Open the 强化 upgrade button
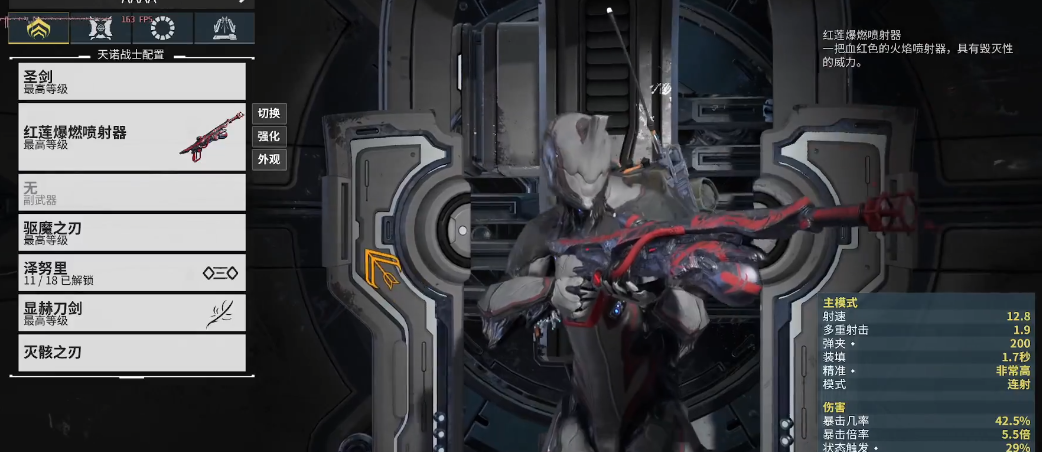 [268, 136]
